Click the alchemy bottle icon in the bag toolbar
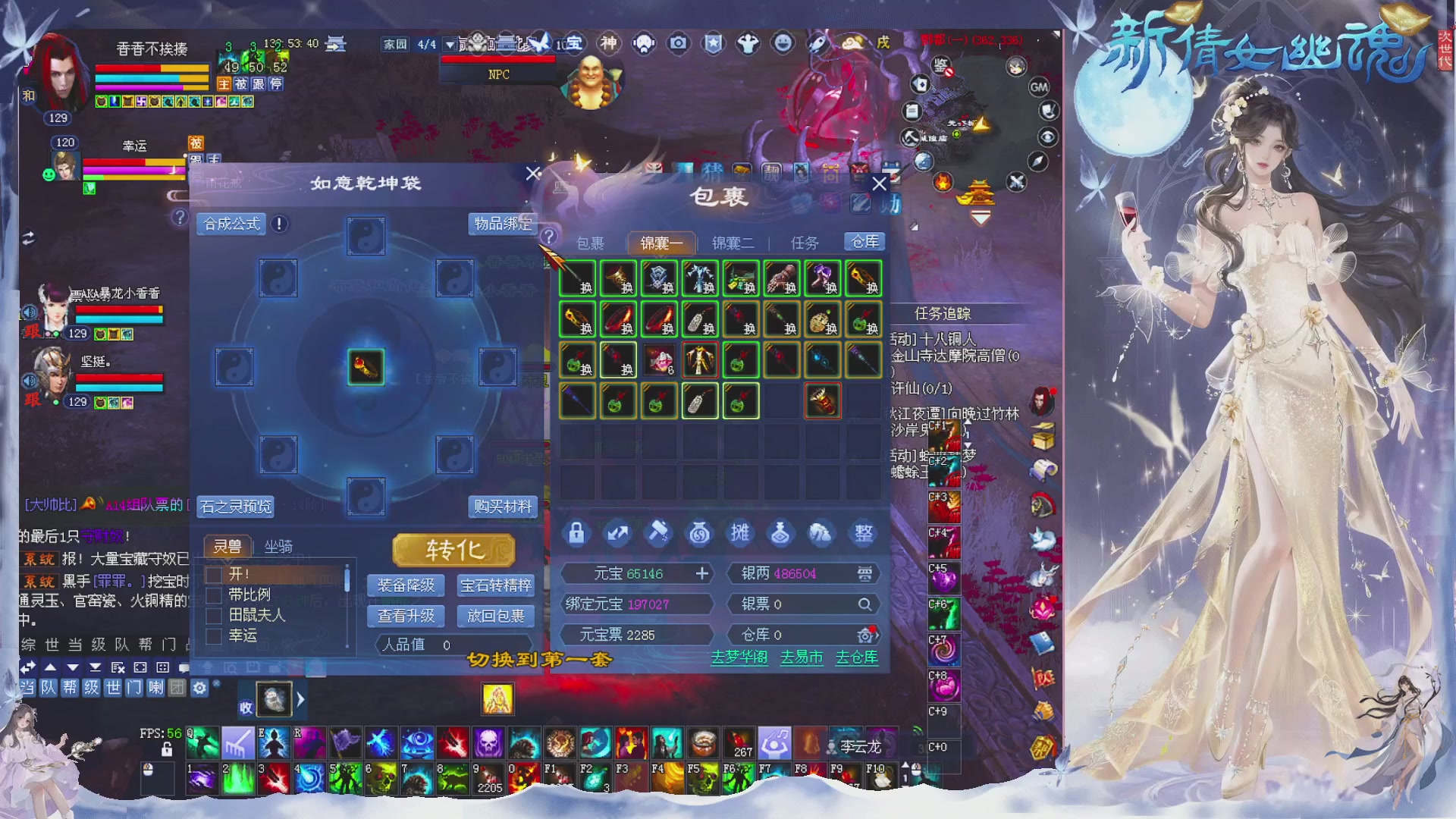Image resolution: width=1456 pixels, height=819 pixels. [x=781, y=533]
